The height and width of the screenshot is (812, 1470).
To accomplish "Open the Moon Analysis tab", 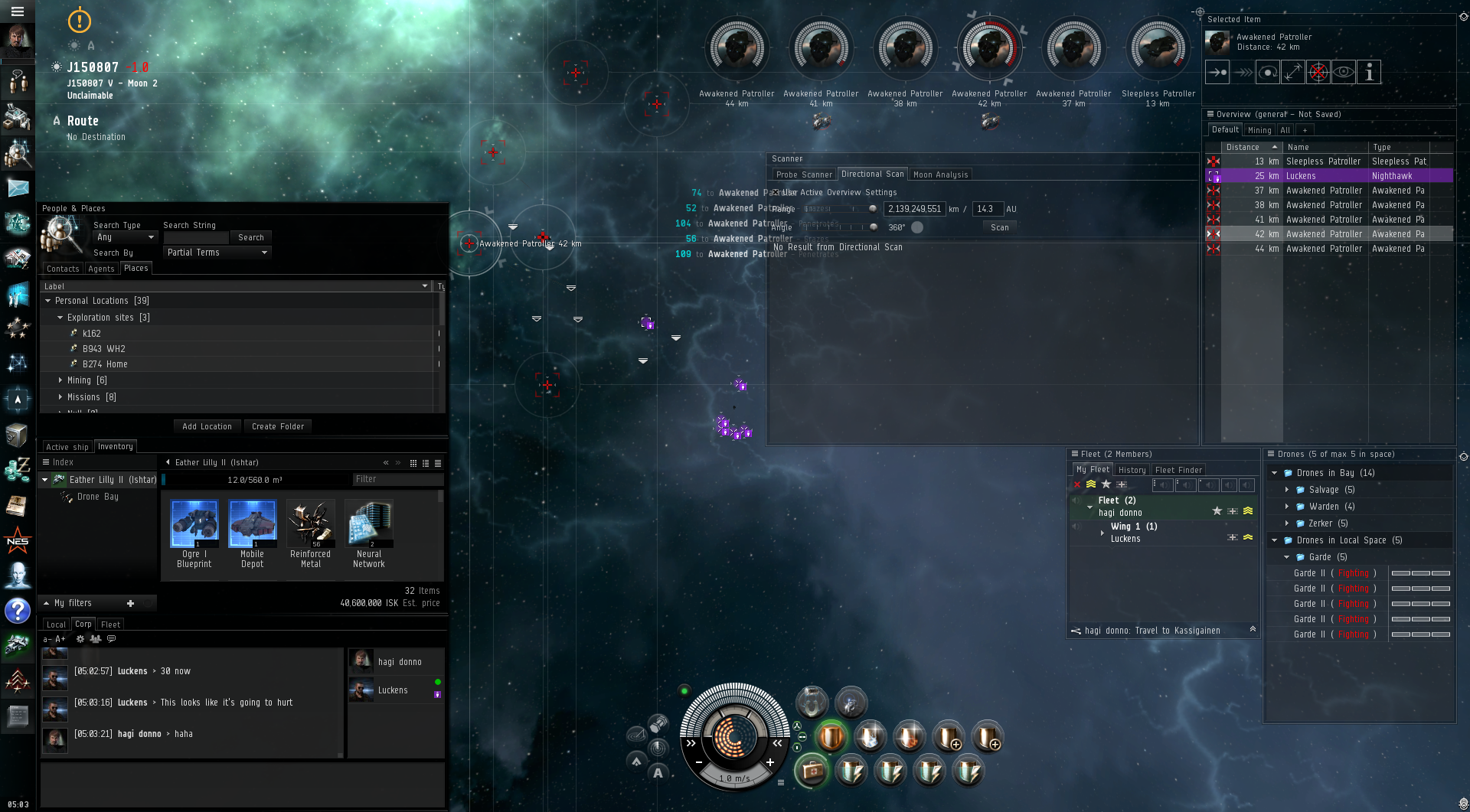I will (940, 174).
